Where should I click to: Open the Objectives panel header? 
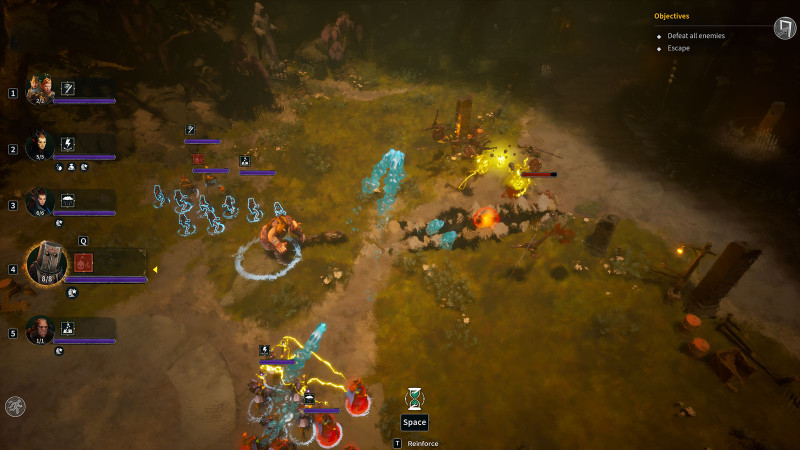click(x=672, y=16)
